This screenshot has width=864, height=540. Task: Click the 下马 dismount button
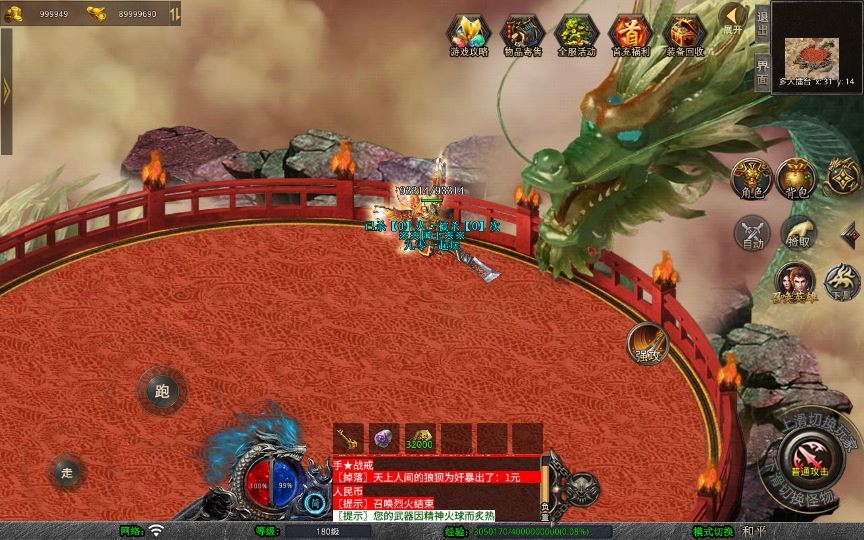click(x=842, y=281)
